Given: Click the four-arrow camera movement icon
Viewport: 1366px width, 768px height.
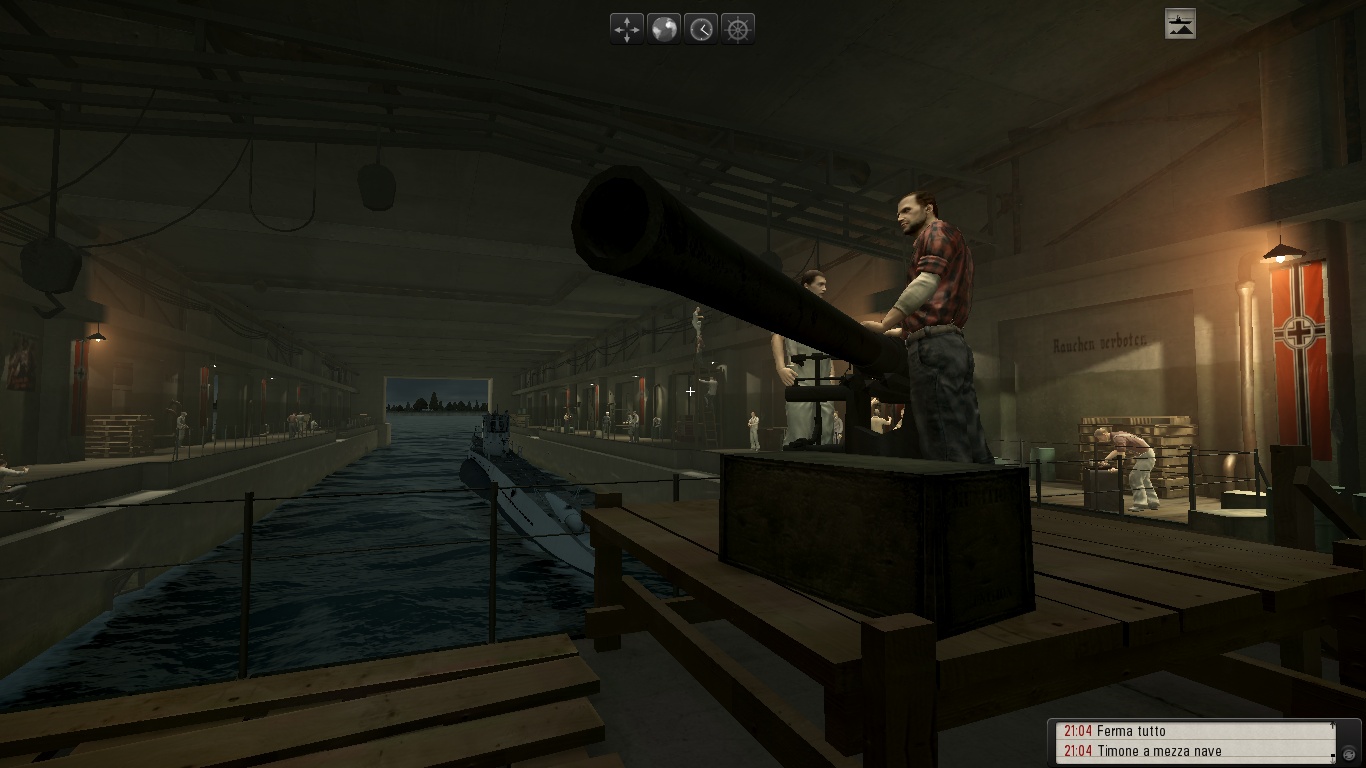Looking at the screenshot, I should tap(627, 29).
